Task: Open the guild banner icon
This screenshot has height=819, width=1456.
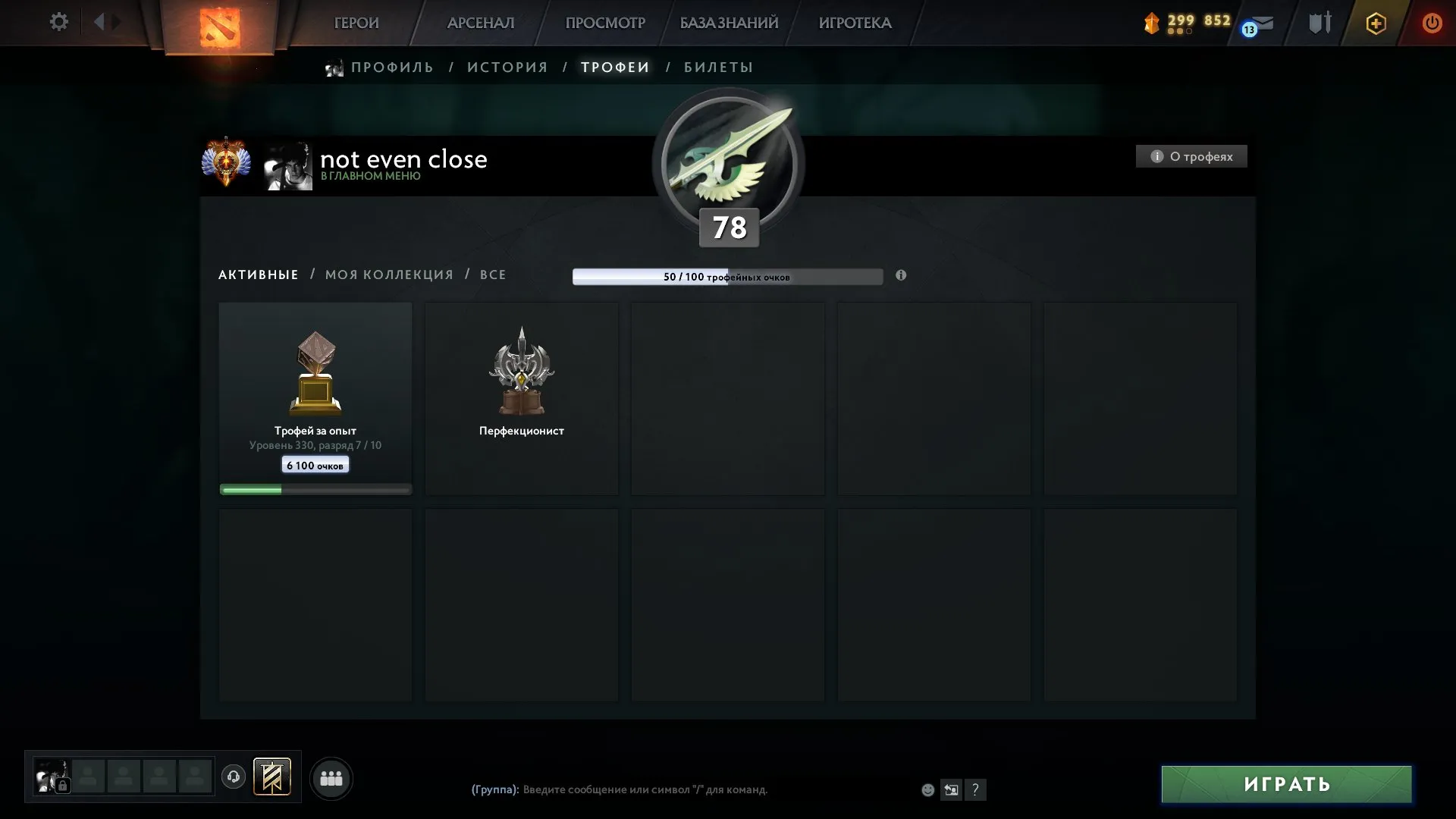Action: coord(273,777)
